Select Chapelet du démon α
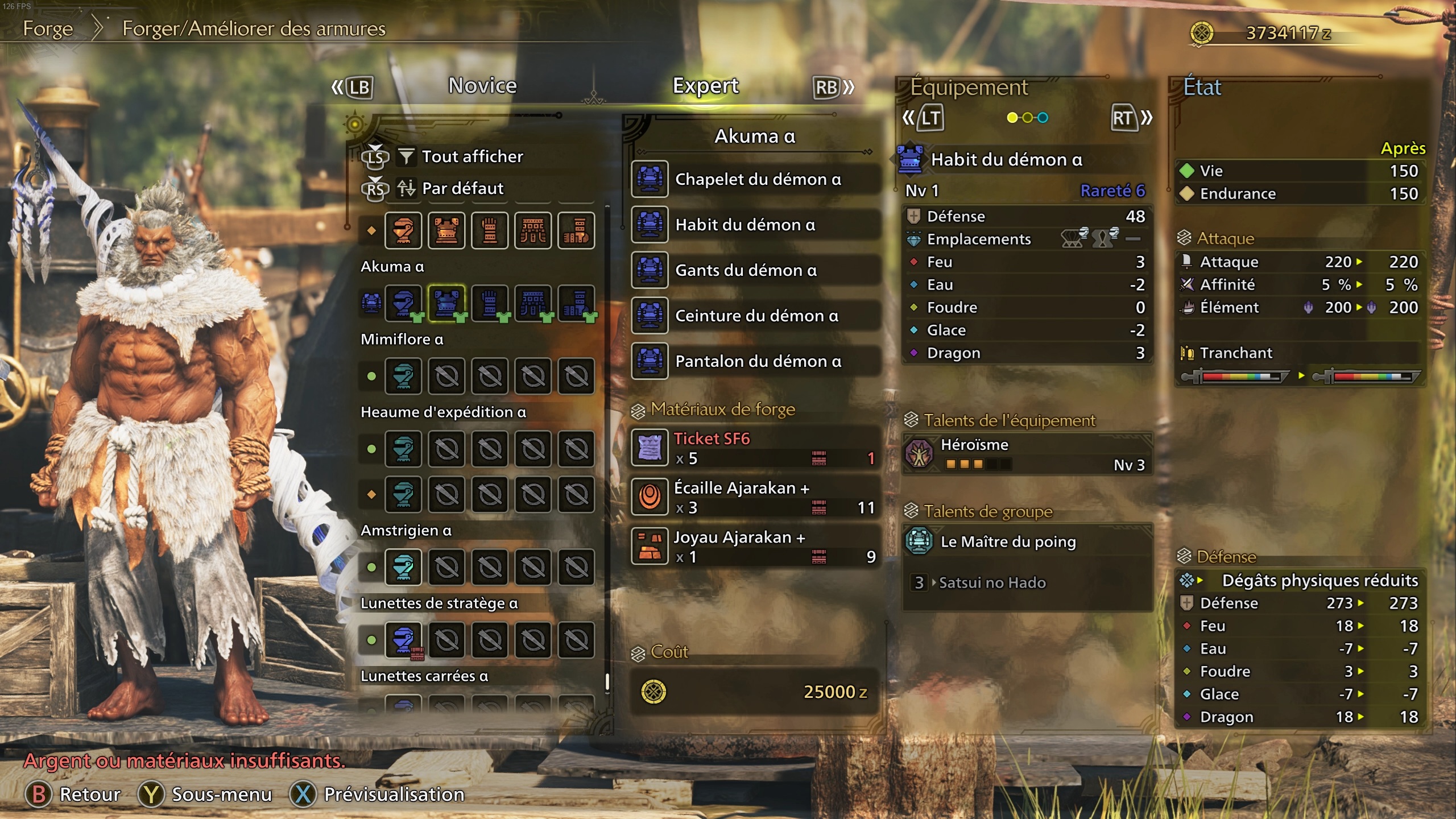The width and height of the screenshot is (1456, 819). 756,179
